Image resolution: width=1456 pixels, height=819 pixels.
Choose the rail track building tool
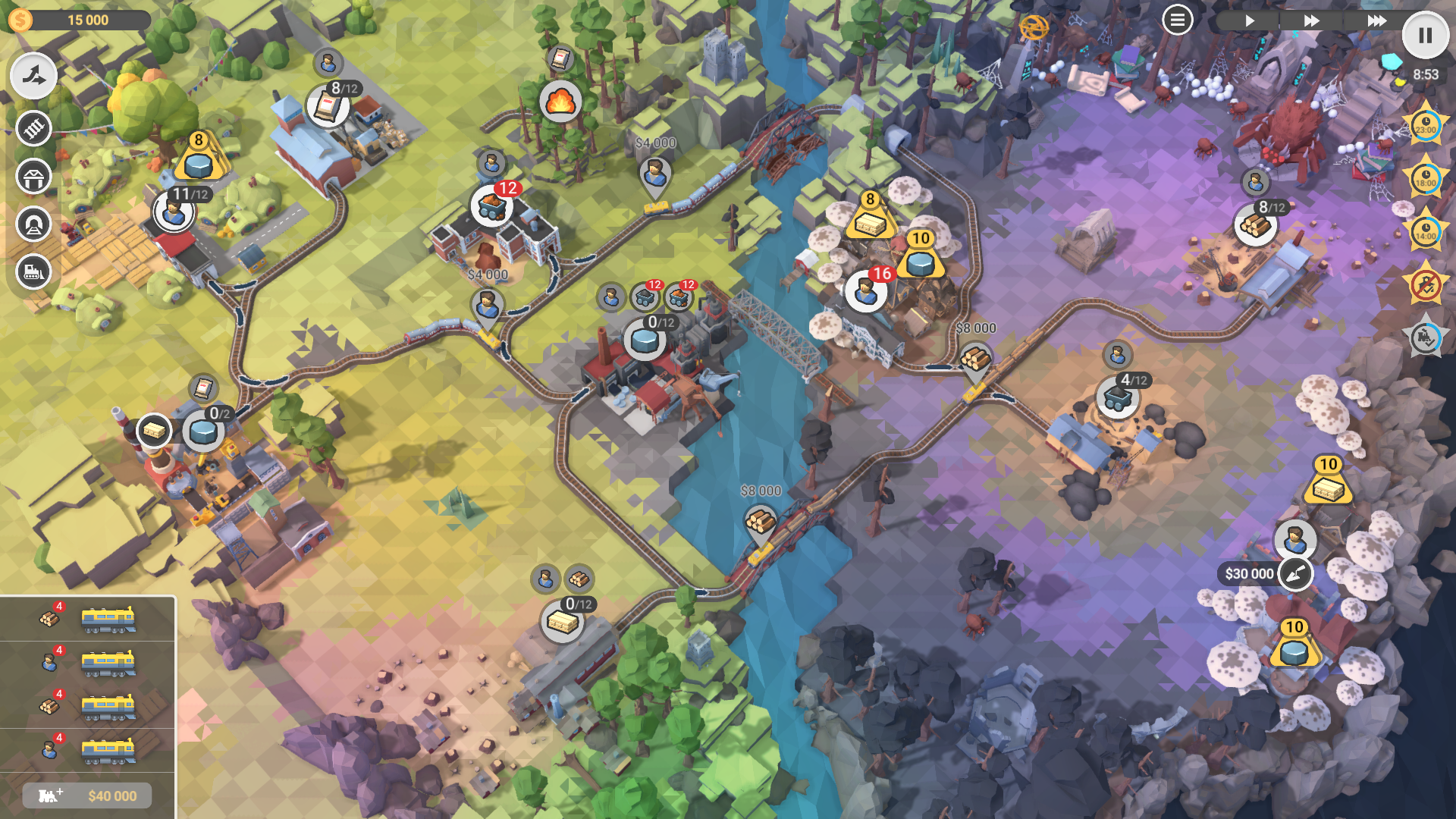(33, 128)
